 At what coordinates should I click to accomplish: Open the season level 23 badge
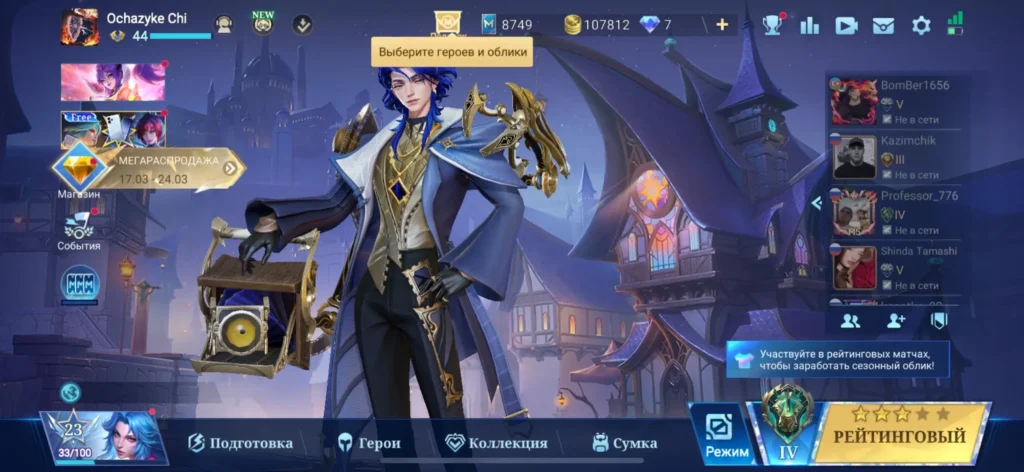(73, 434)
